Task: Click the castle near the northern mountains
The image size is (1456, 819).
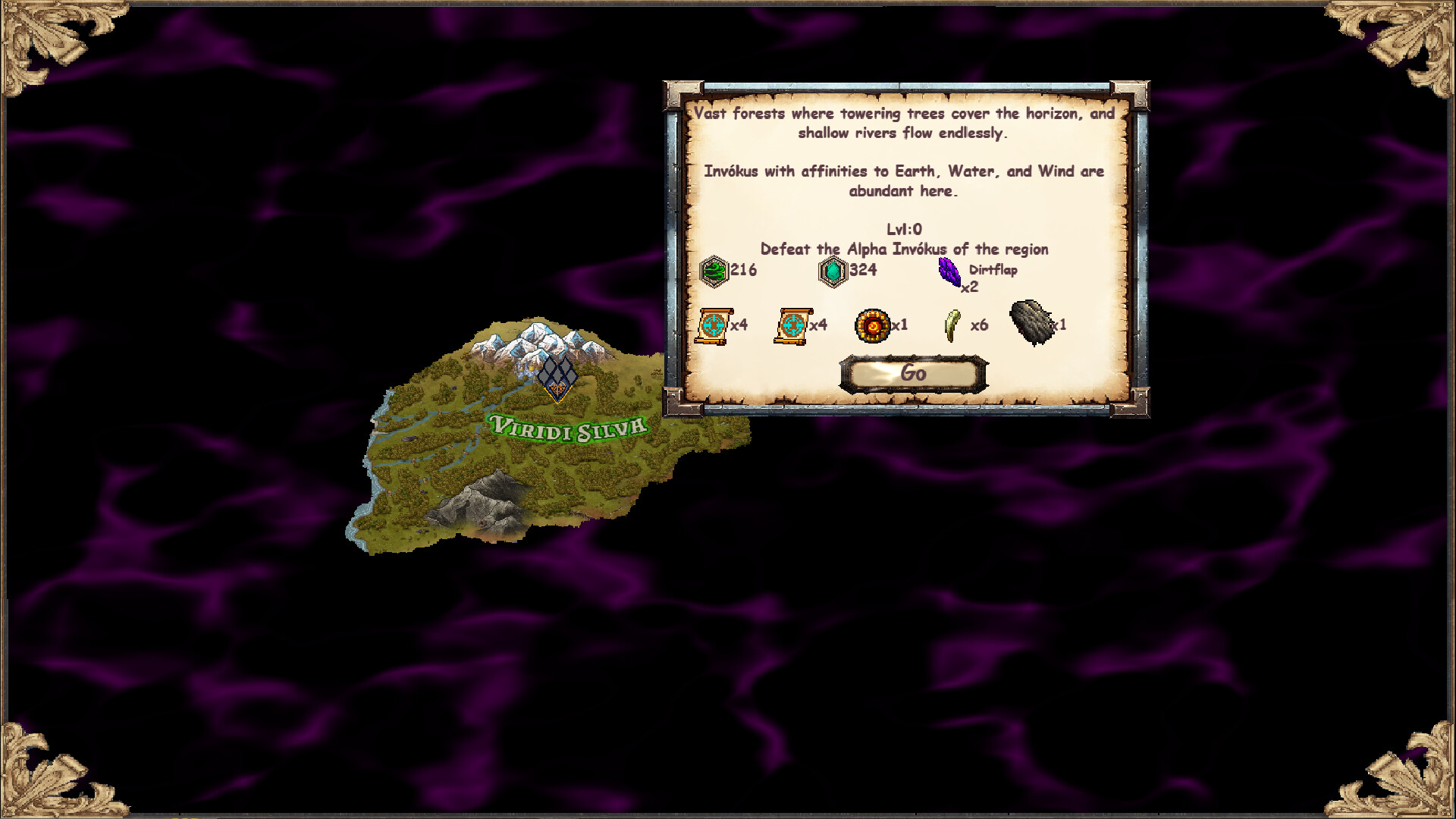Action: coord(525,373)
